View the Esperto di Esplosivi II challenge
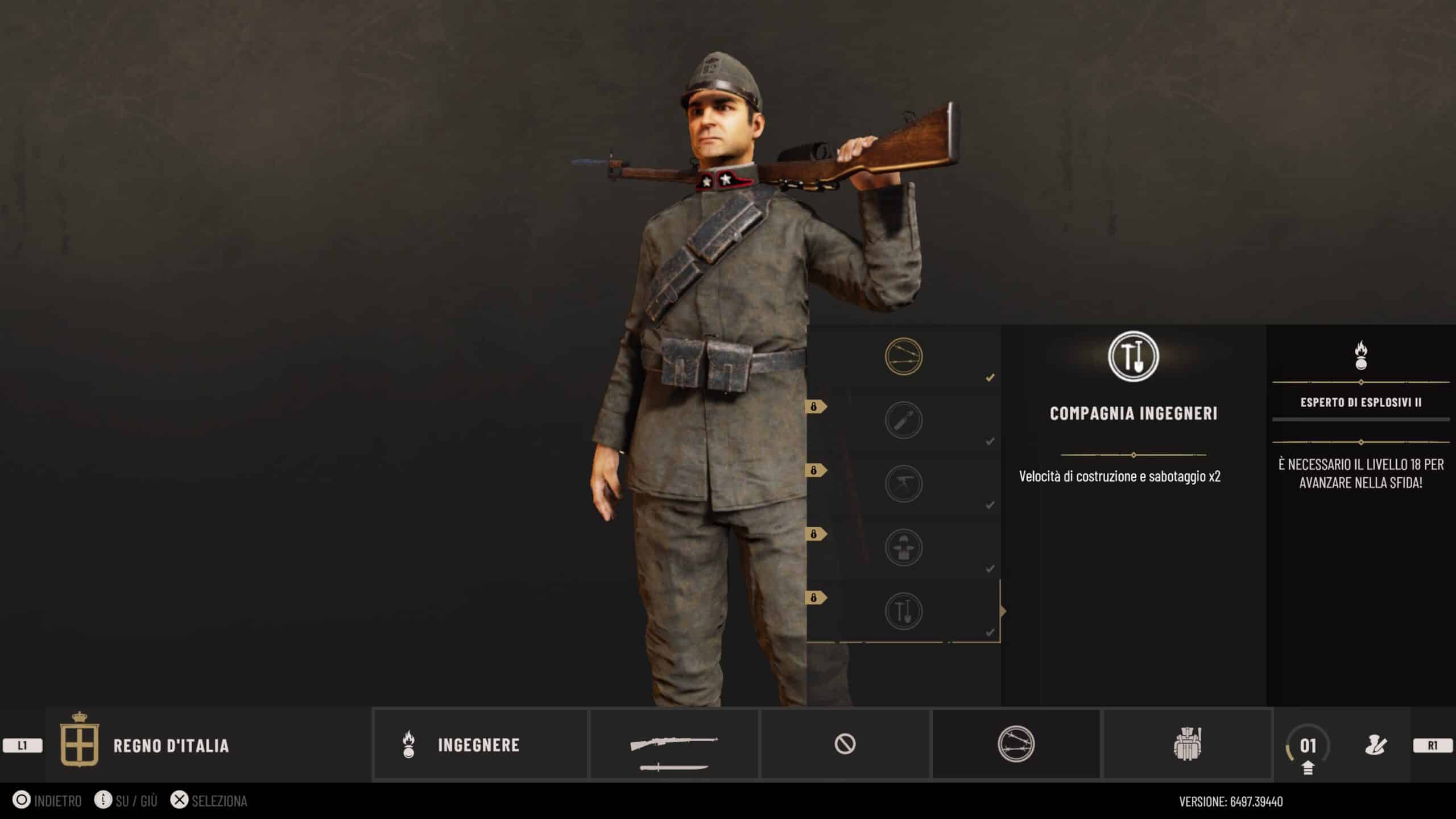 pyautogui.click(x=1360, y=402)
